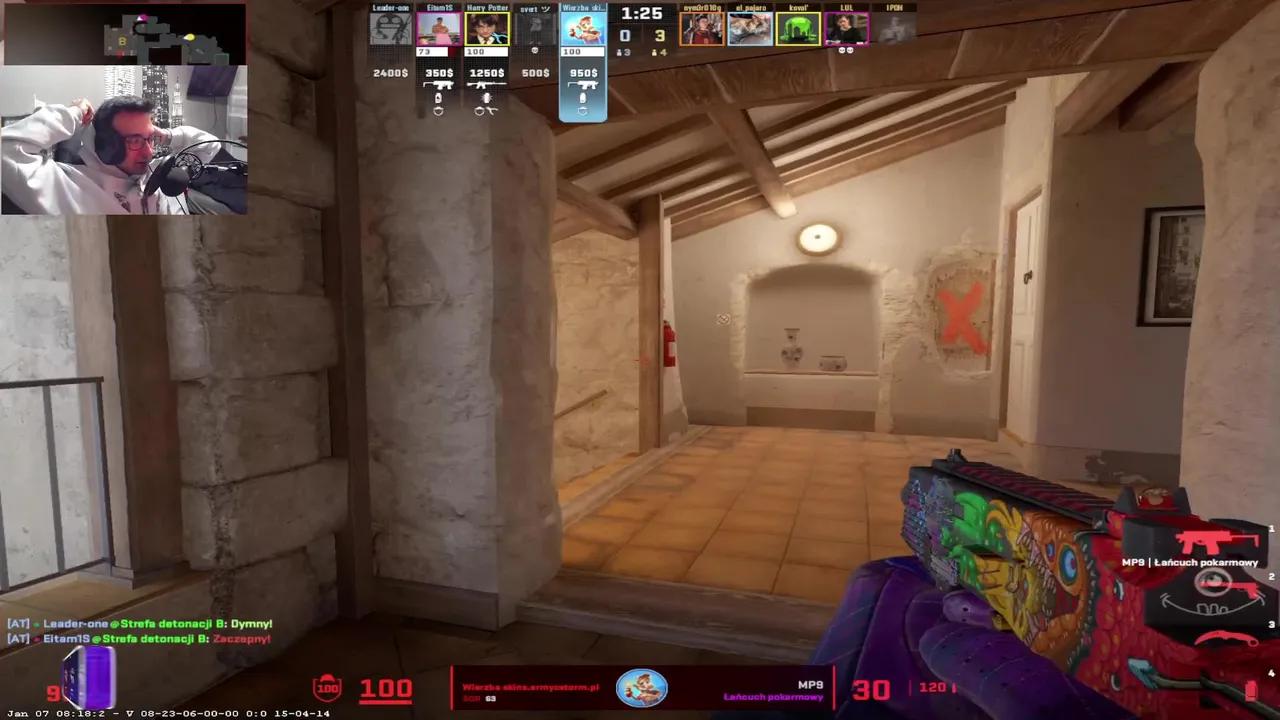1280x720 pixels.
Task: Select the grenade icon below Eitam1S's weapon
Action: (438, 99)
